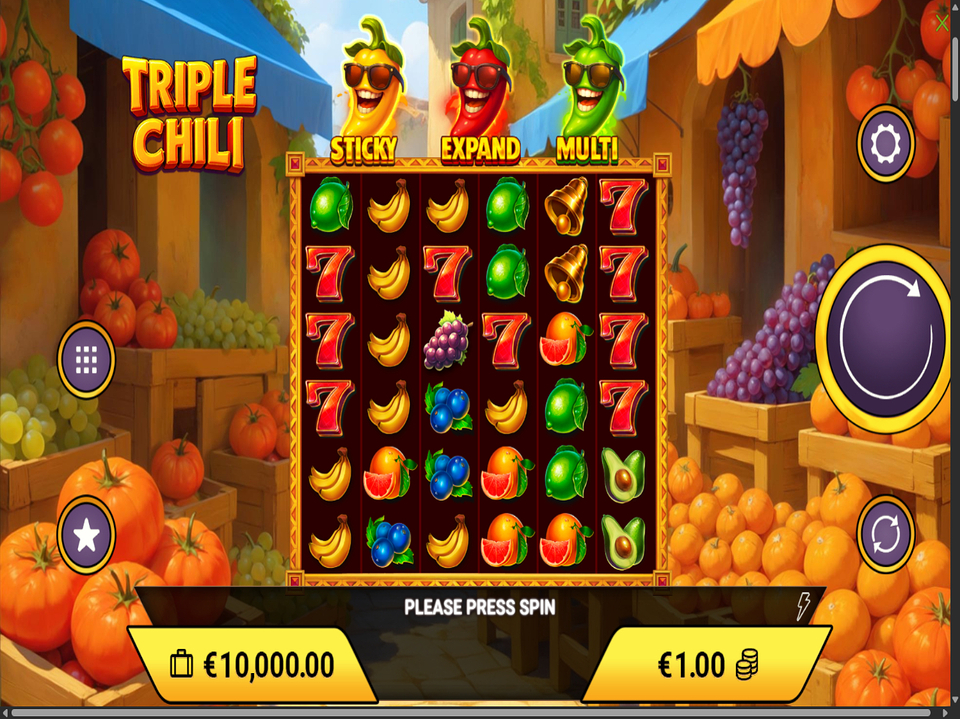Open the €1.00 bet amount panel

tap(706, 664)
